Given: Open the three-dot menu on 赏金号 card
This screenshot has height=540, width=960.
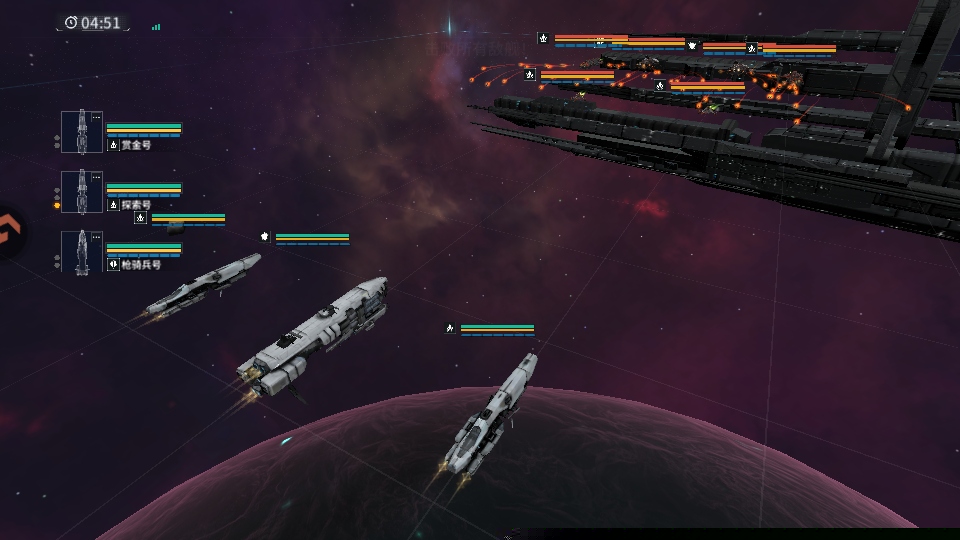Looking at the screenshot, I should pyautogui.click(x=96, y=118).
